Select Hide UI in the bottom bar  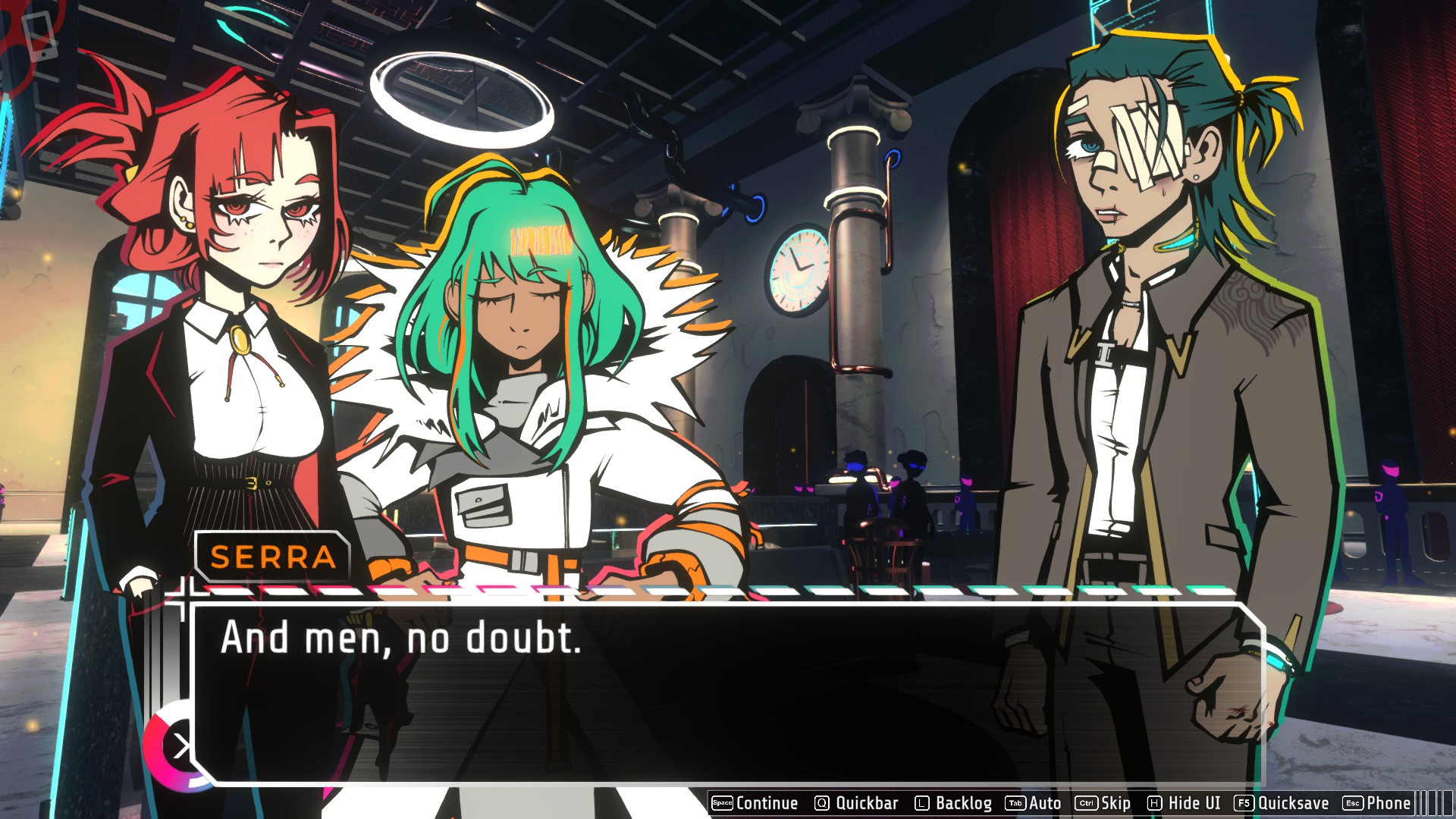click(1184, 803)
